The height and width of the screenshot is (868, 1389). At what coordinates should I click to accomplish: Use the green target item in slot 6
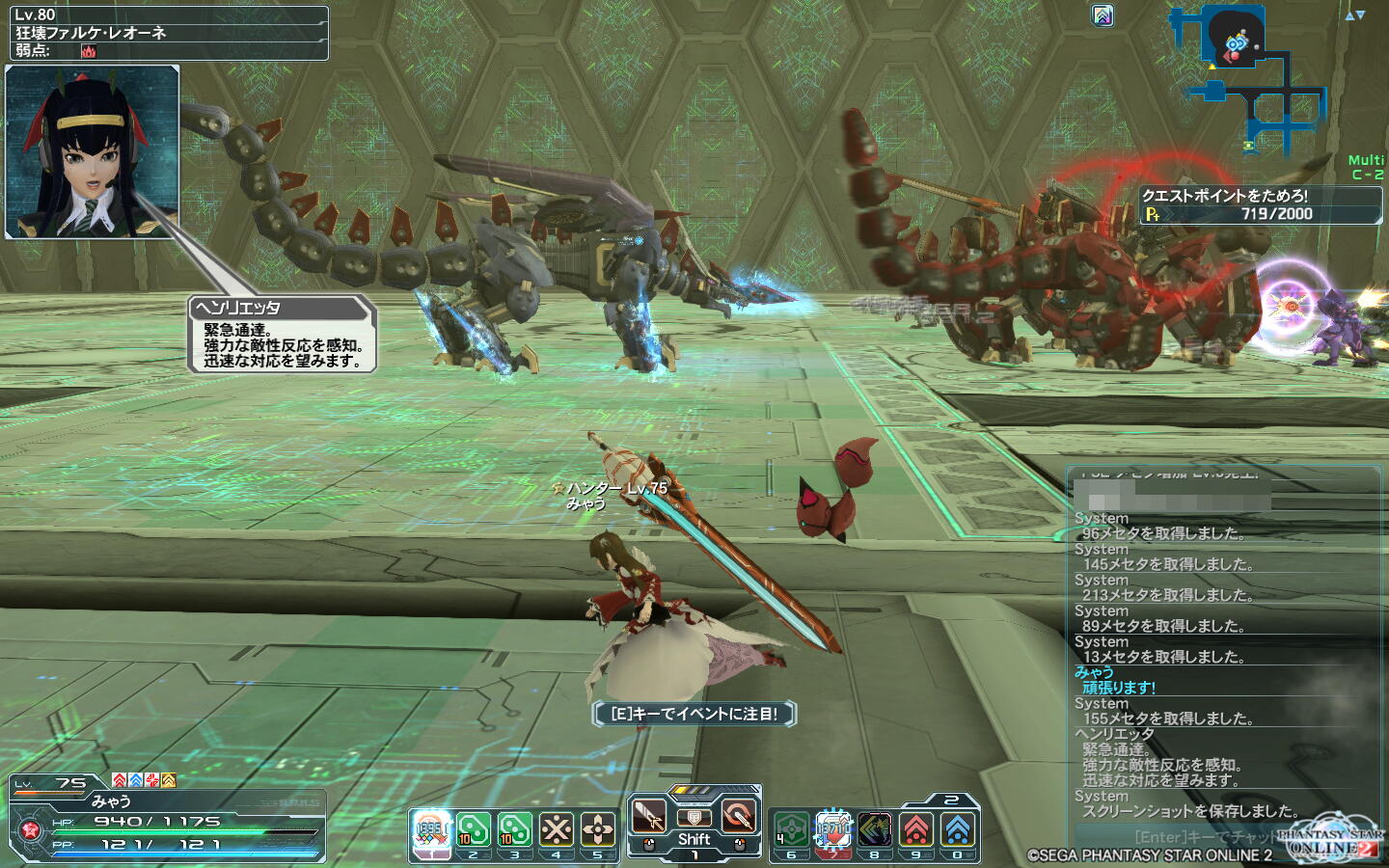click(791, 829)
